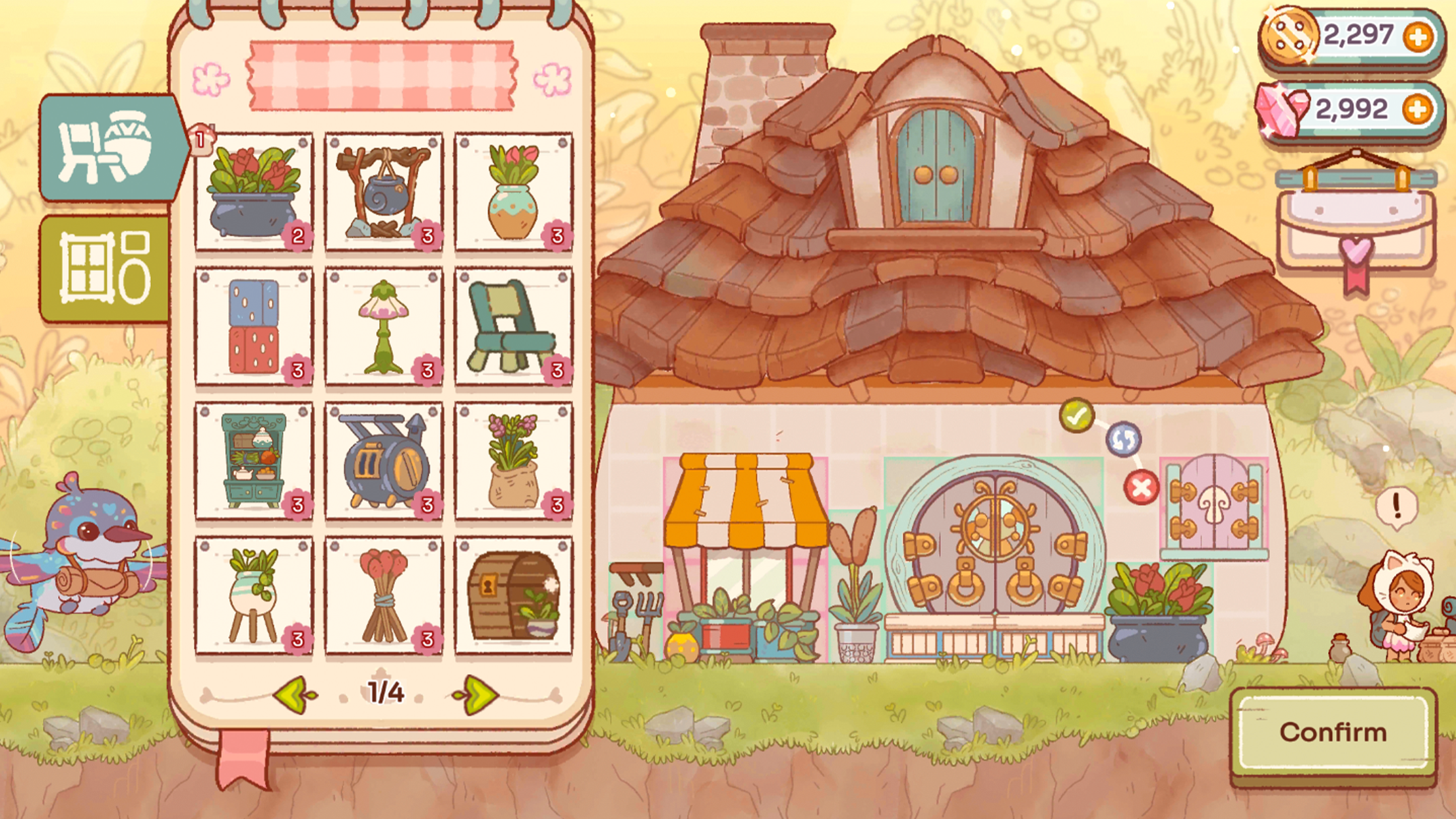Open the backpack inventory
The height and width of the screenshot is (819, 1456).
pos(1353,231)
